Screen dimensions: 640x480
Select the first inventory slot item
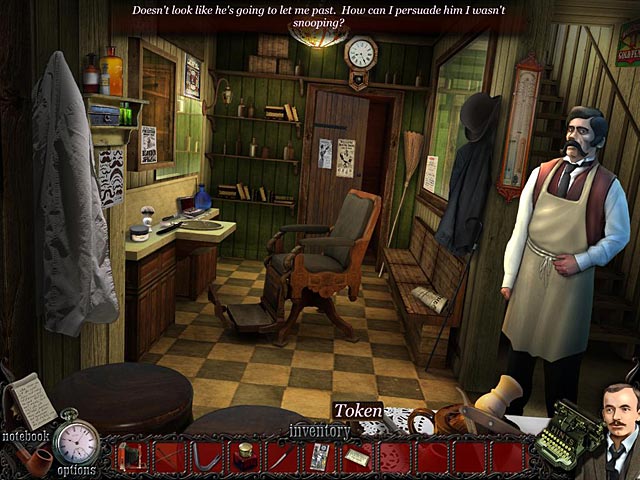[x=131, y=457]
